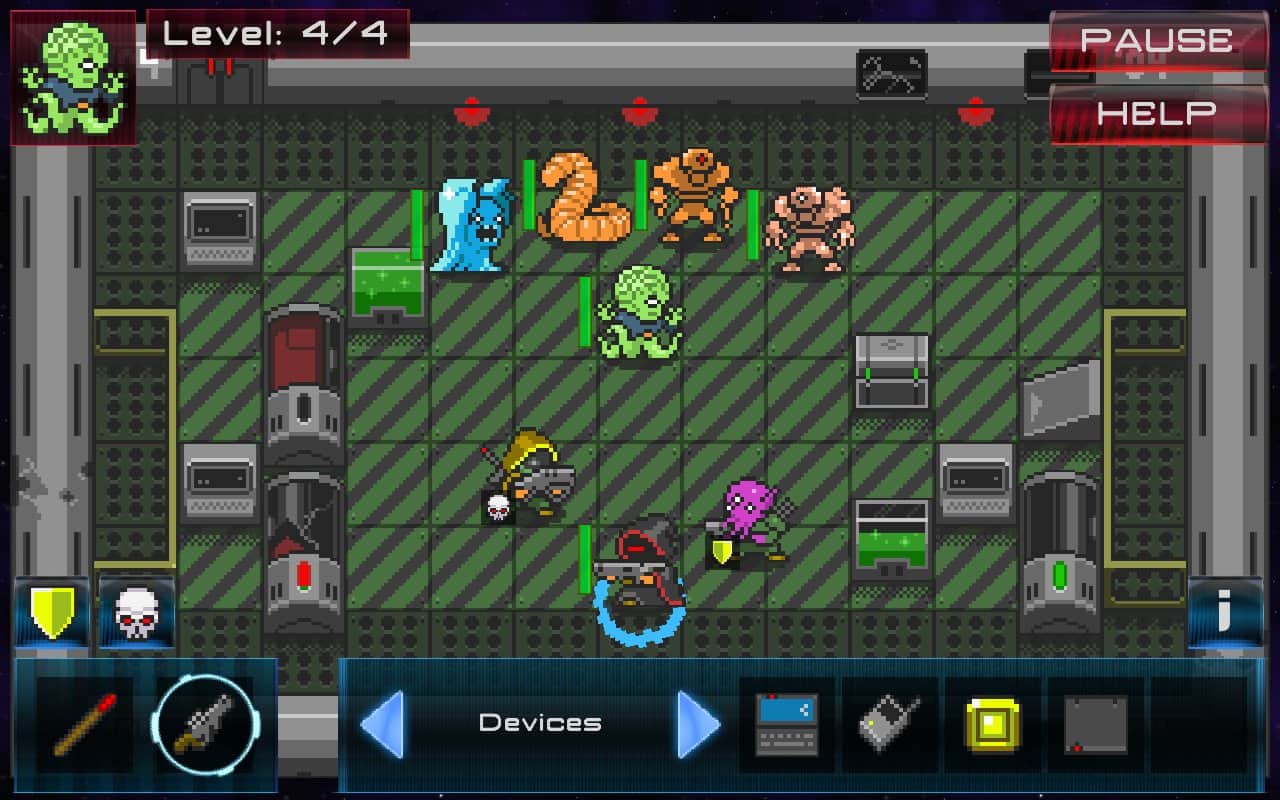The image size is (1280, 800).
Task: Open the Devices category selector
Action: pyautogui.click(x=540, y=722)
